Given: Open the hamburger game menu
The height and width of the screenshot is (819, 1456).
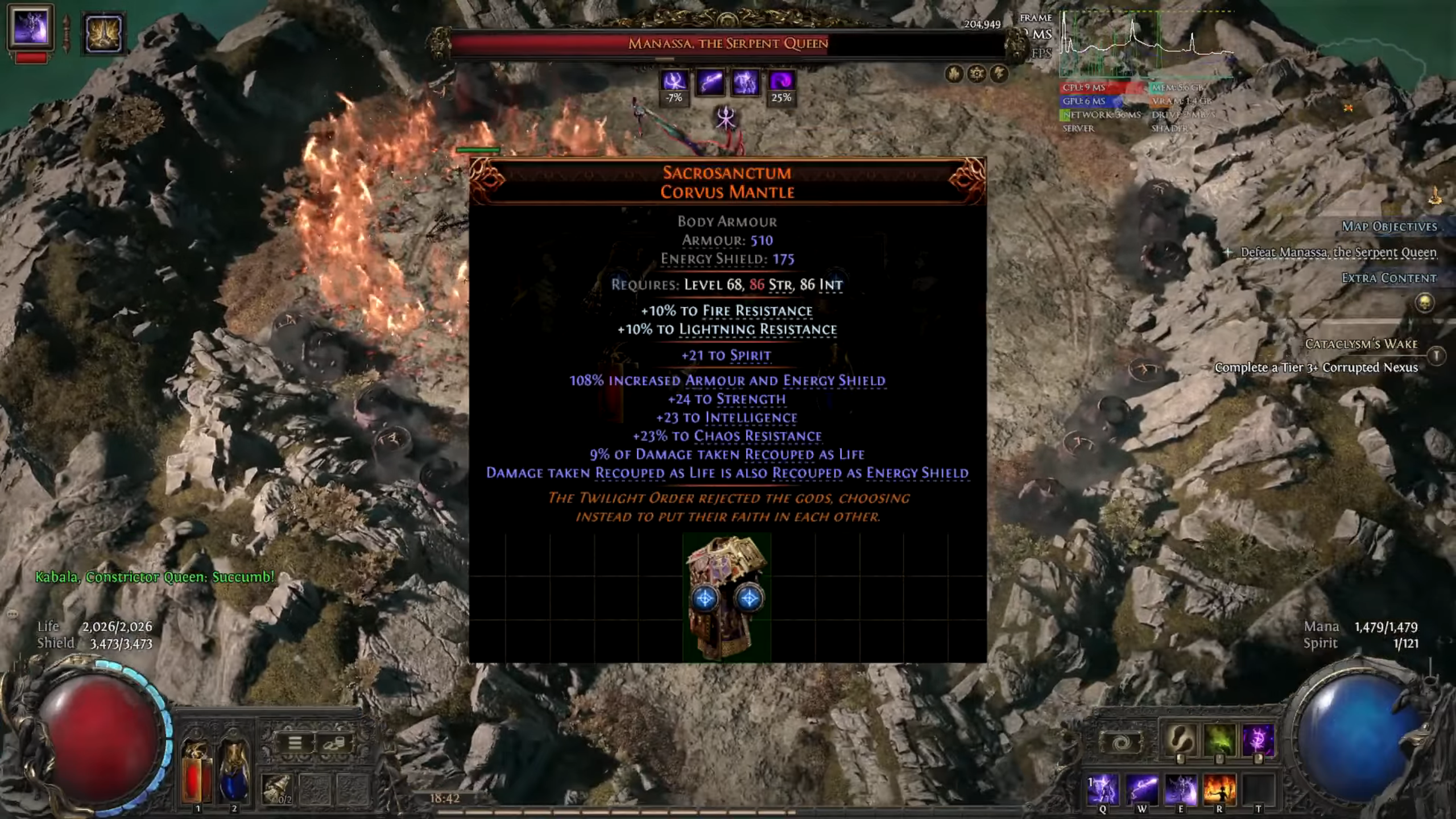Looking at the screenshot, I should click(294, 743).
